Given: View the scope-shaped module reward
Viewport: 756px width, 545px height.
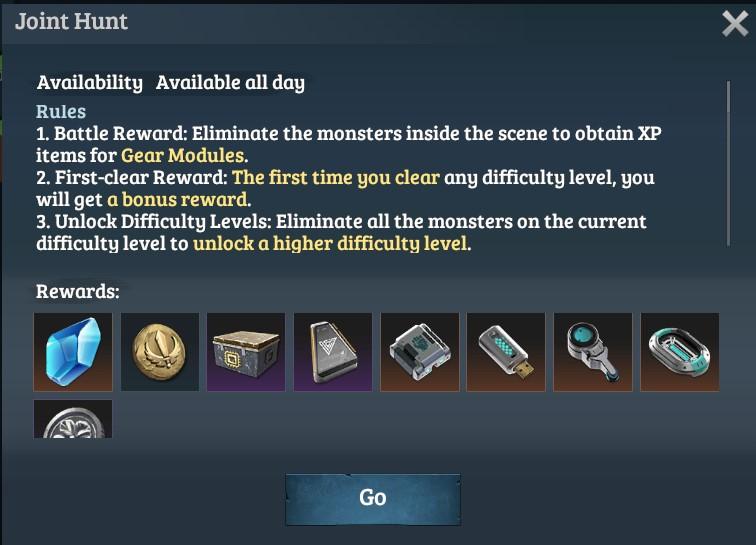Looking at the screenshot, I should pos(593,352).
